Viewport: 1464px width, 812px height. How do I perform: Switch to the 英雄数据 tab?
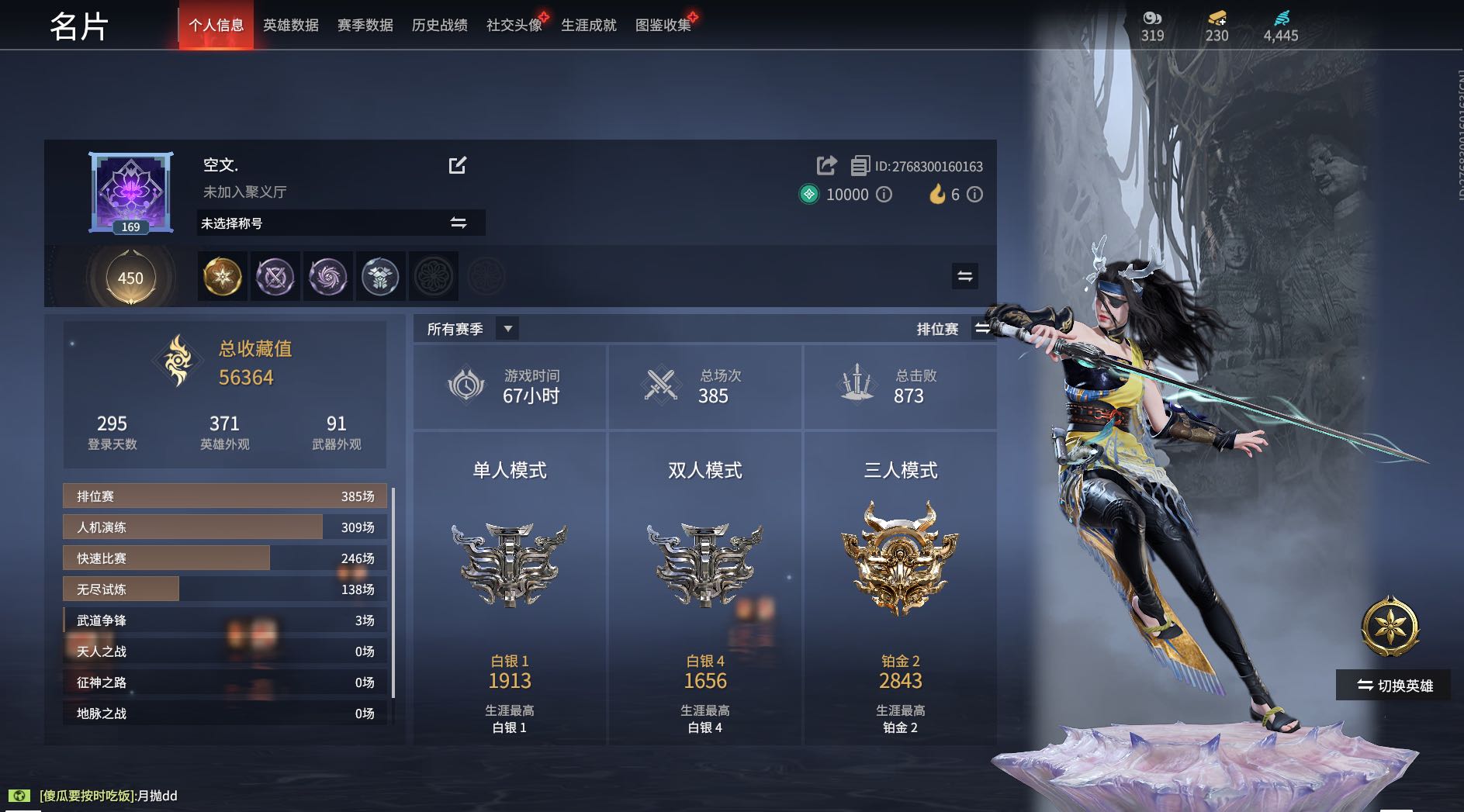click(x=291, y=26)
